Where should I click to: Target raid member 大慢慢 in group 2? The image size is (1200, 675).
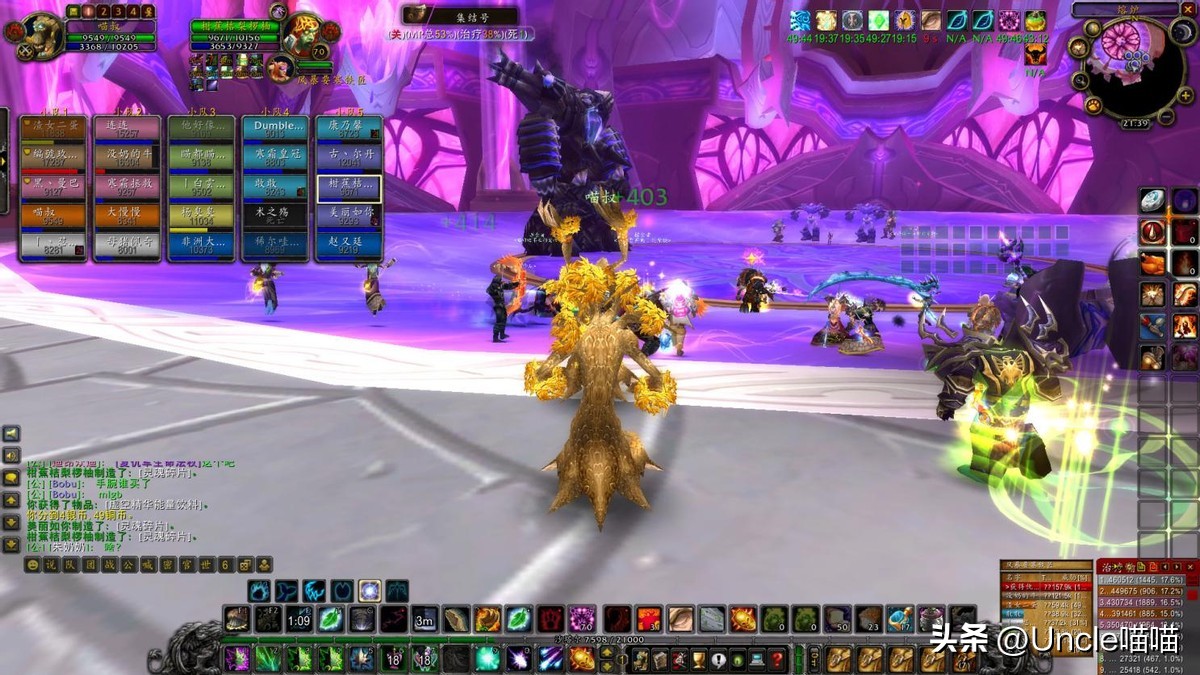coord(126,214)
